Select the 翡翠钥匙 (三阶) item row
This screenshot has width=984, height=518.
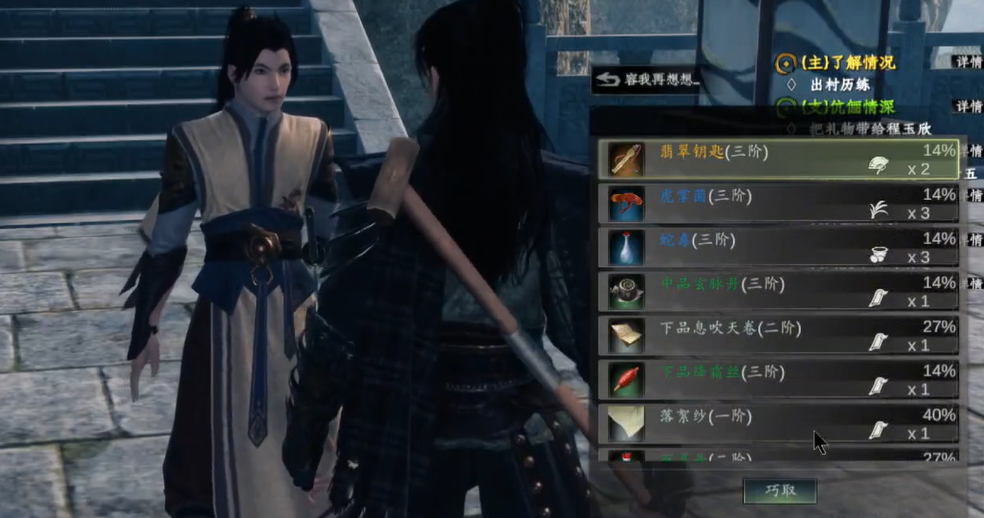tap(779, 159)
